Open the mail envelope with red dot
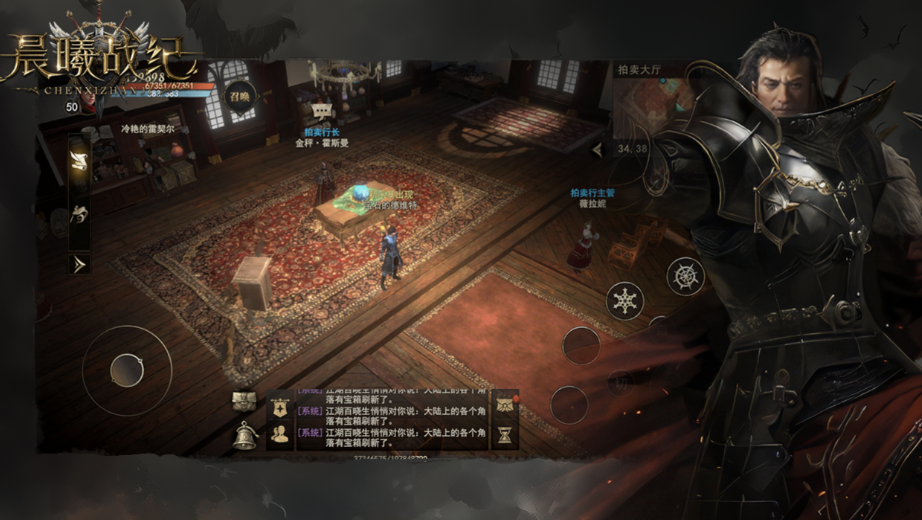 [x=505, y=402]
